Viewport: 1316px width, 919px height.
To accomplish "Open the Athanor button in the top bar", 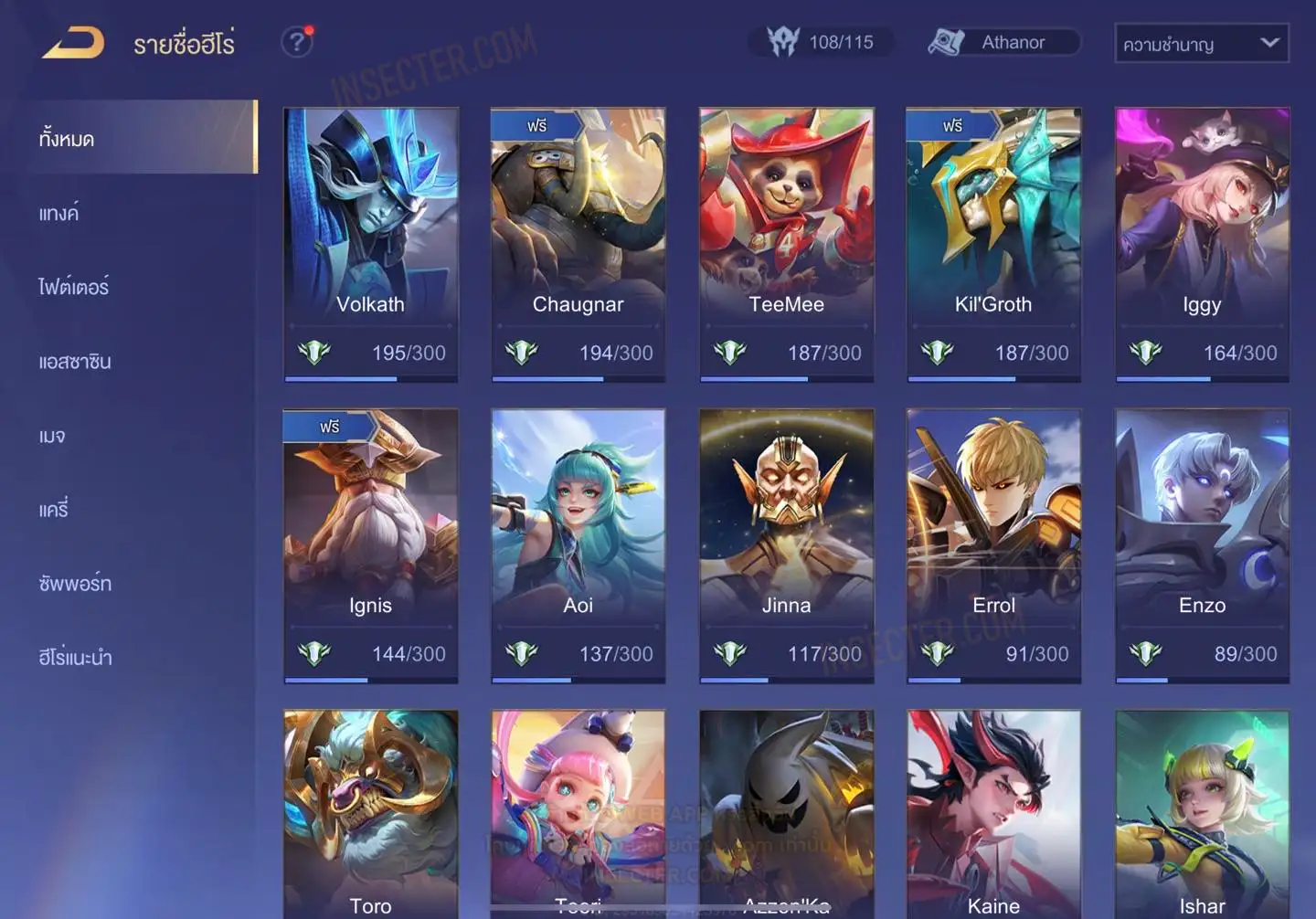I will 1003,42.
